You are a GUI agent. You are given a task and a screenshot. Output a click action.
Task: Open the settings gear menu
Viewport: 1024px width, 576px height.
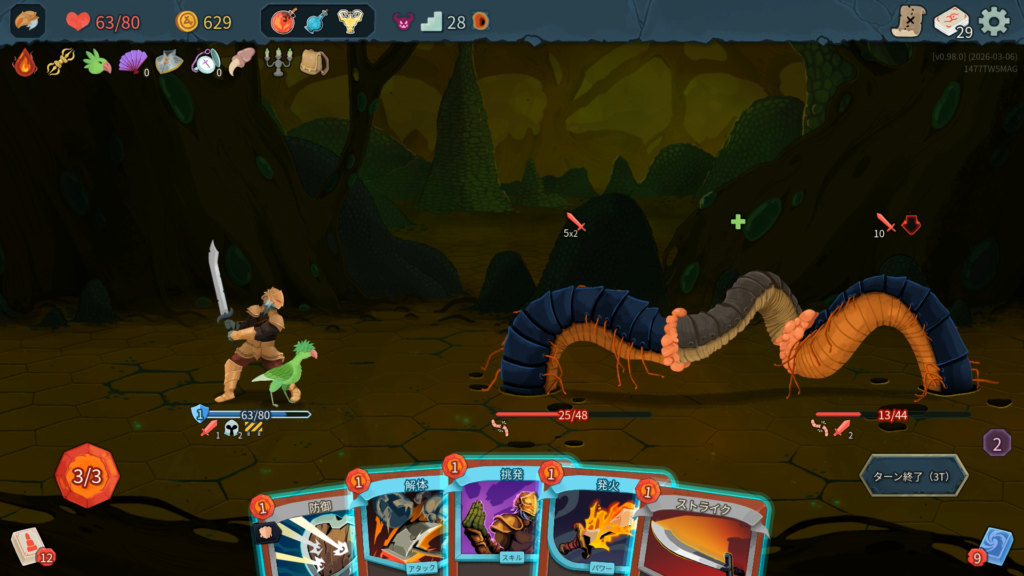pos(994,21)
